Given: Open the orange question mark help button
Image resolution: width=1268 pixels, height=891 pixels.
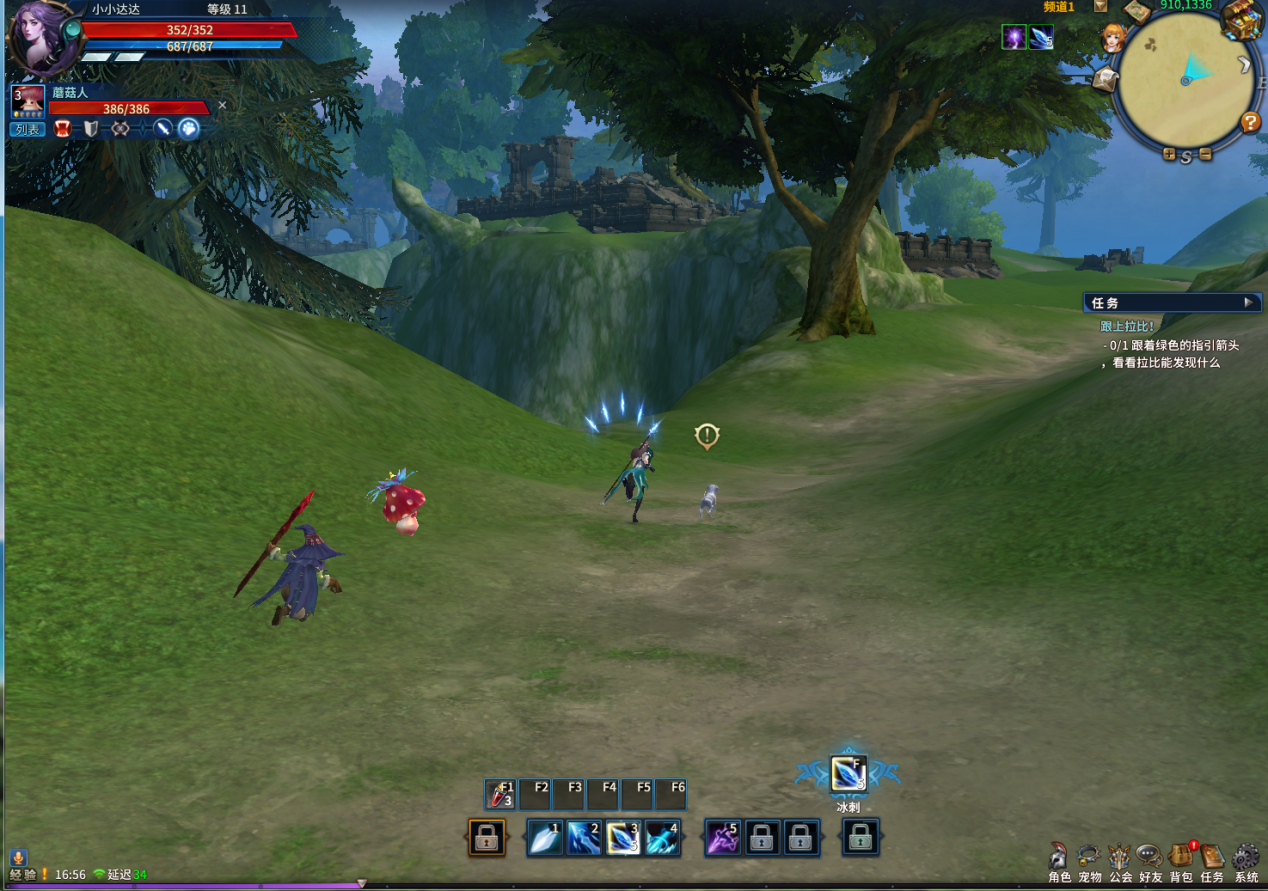Looking at the screenshot, I should 1250,122.
